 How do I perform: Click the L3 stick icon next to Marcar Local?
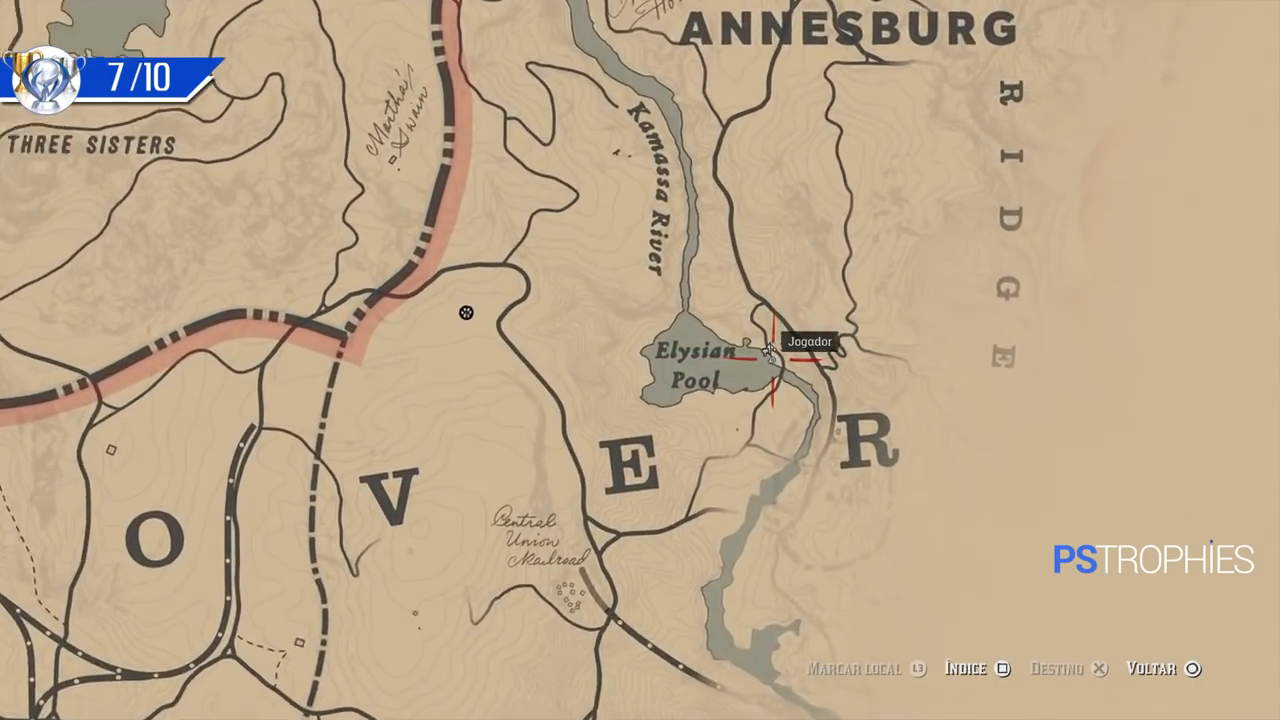point(916,669)
